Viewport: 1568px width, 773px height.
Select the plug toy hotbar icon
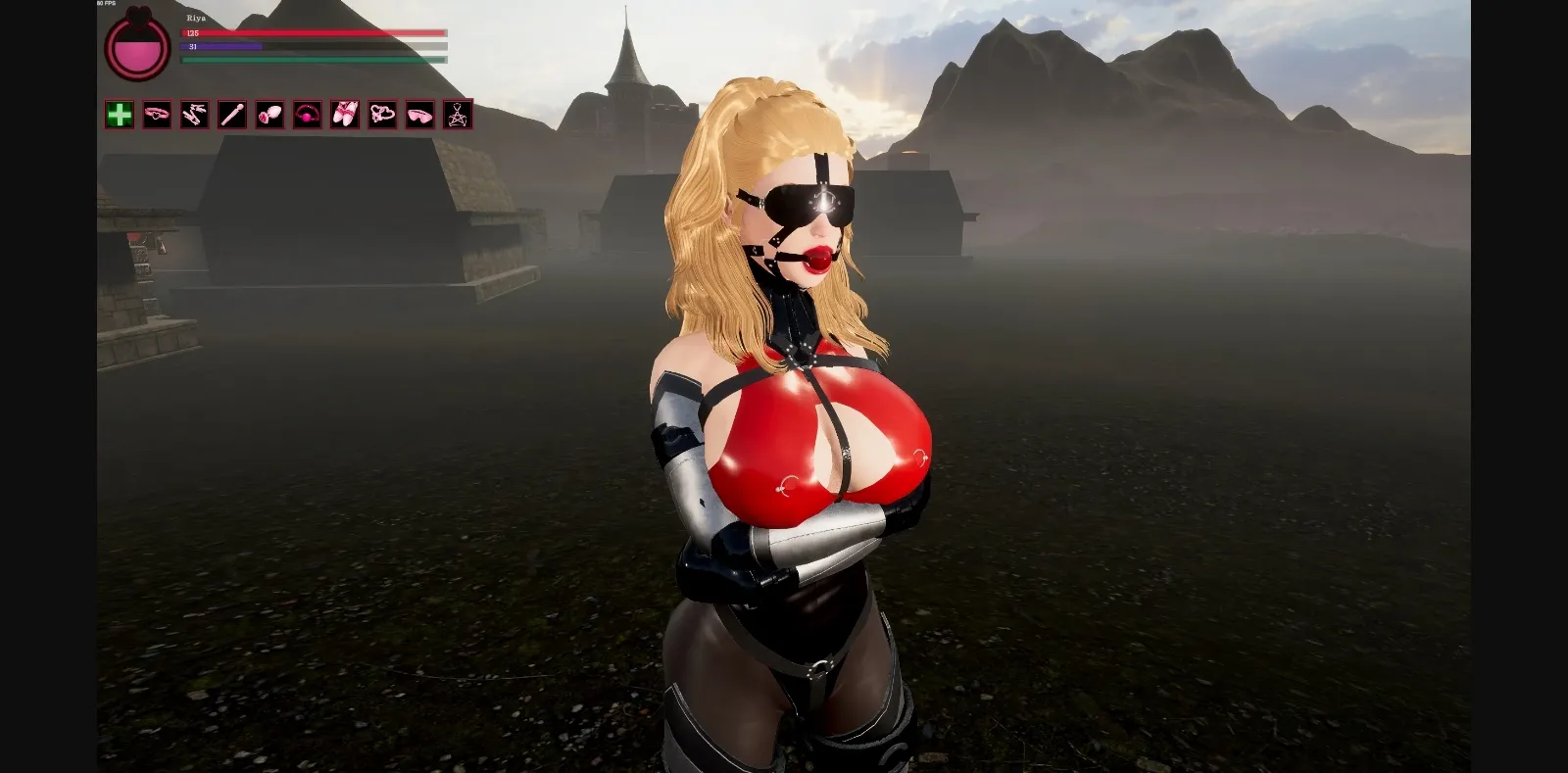coord(269,116)
